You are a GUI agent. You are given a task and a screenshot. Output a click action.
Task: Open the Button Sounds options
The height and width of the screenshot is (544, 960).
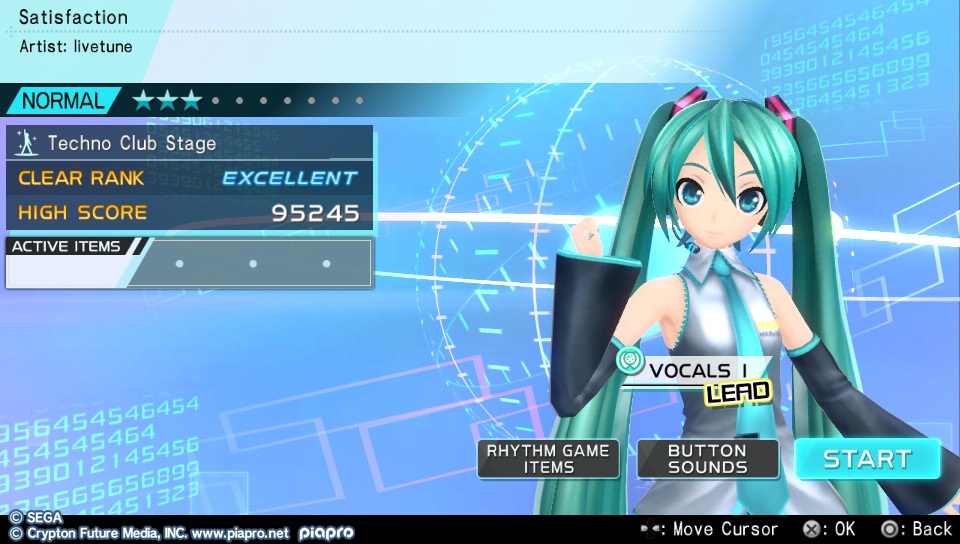coord(707,459)
